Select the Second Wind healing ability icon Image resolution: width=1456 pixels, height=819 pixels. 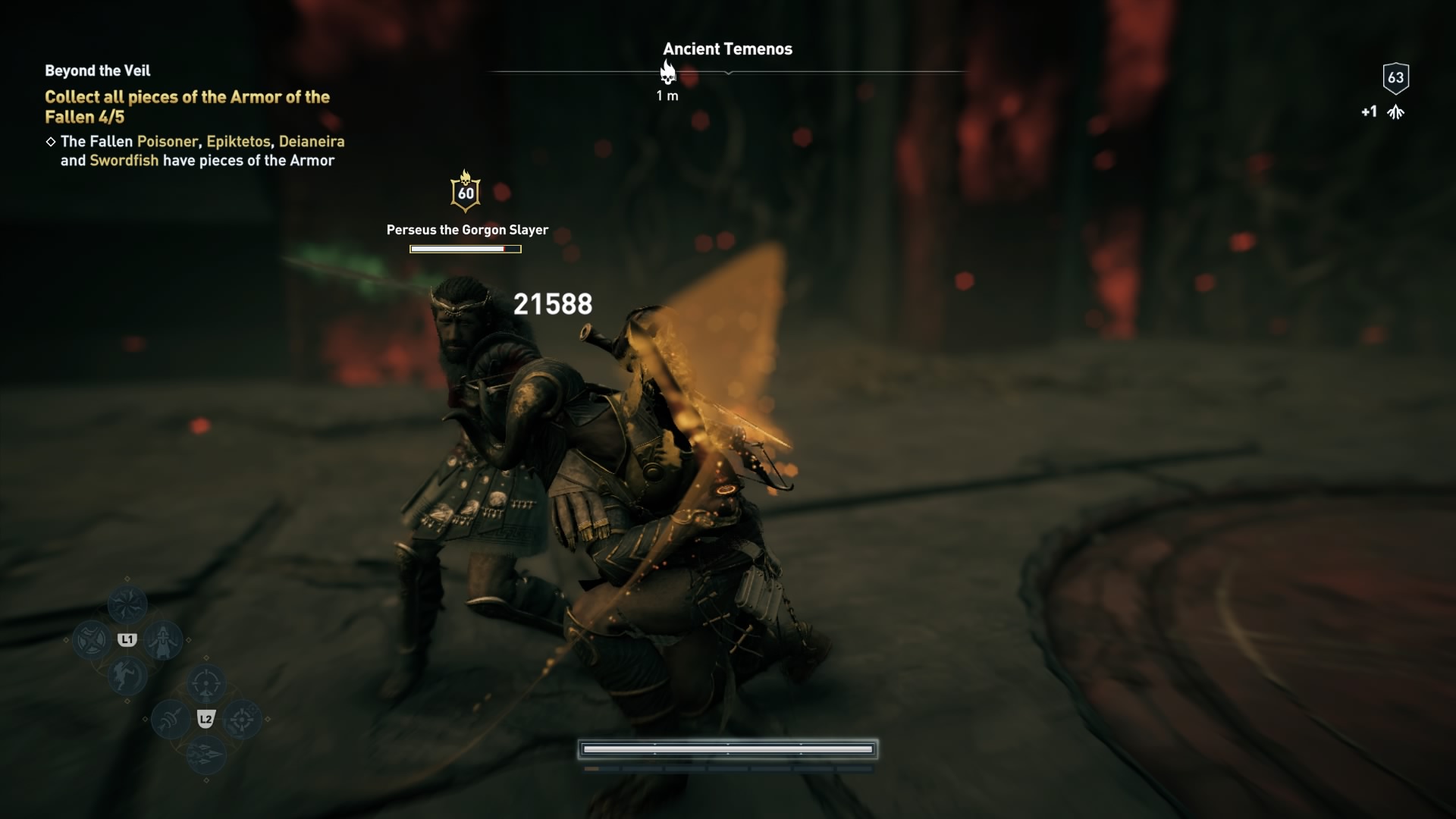tap(164, 639)
